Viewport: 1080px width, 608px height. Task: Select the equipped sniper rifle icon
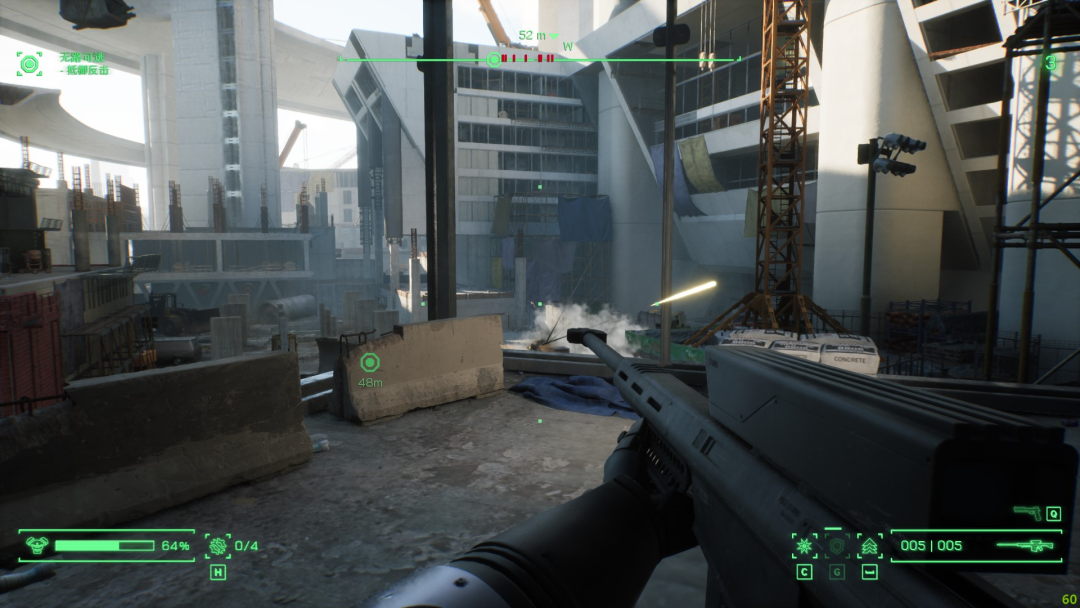click(x=1024, y=546)
